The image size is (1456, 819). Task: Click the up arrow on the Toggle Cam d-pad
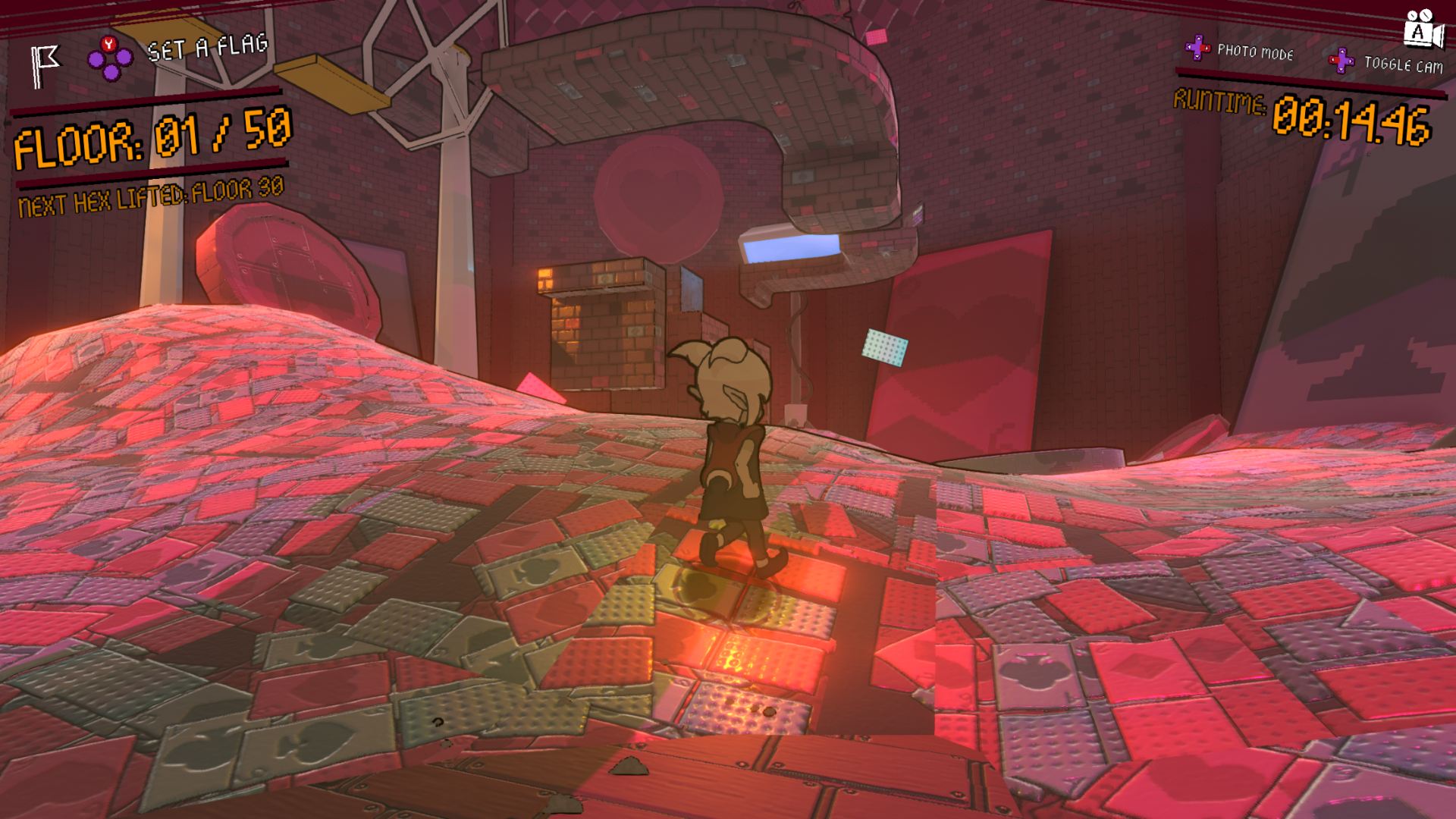[1342, 52]
